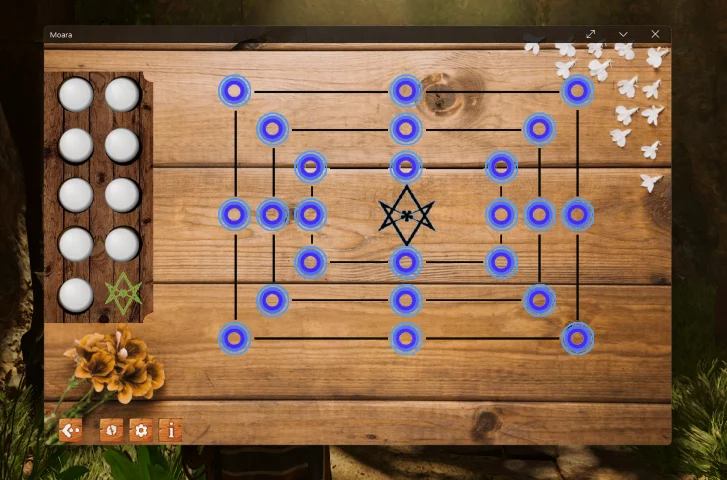
Task: Select the outer square's top middle point
Action: pyautogui.click(x=405, y=91)
